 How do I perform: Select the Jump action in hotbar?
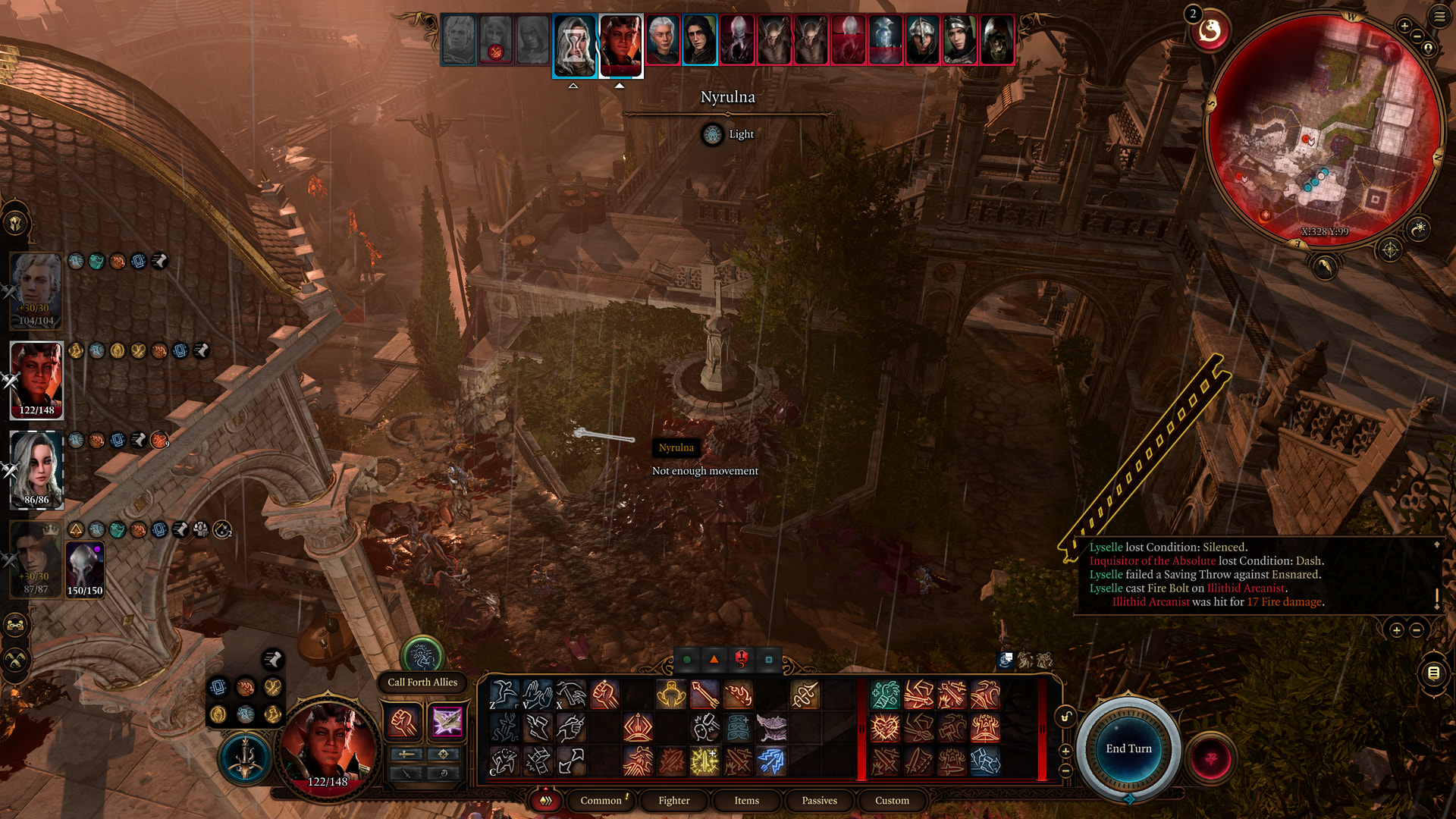click(x=504, y=694)
